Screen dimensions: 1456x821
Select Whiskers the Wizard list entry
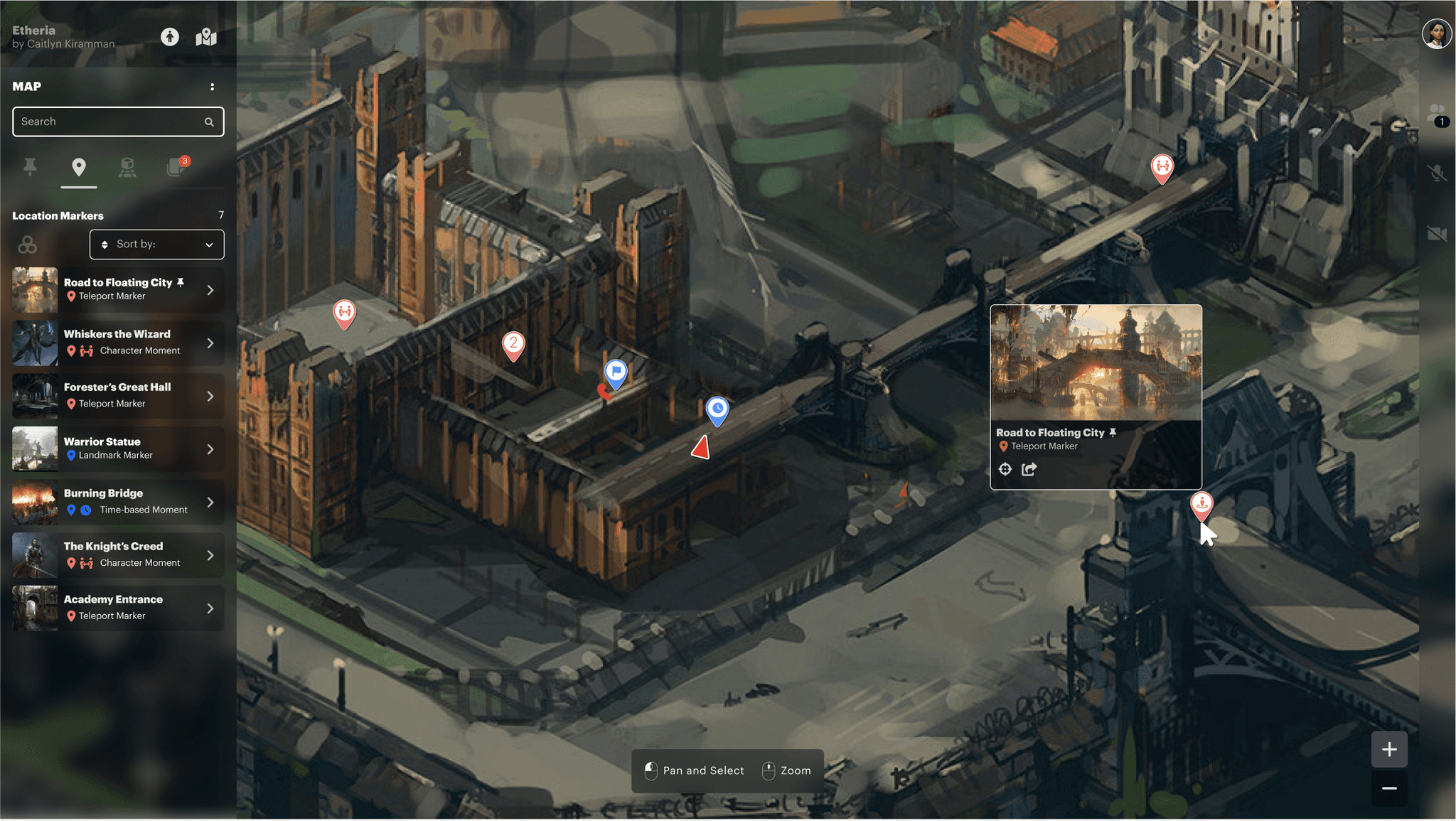pos(118,343)
